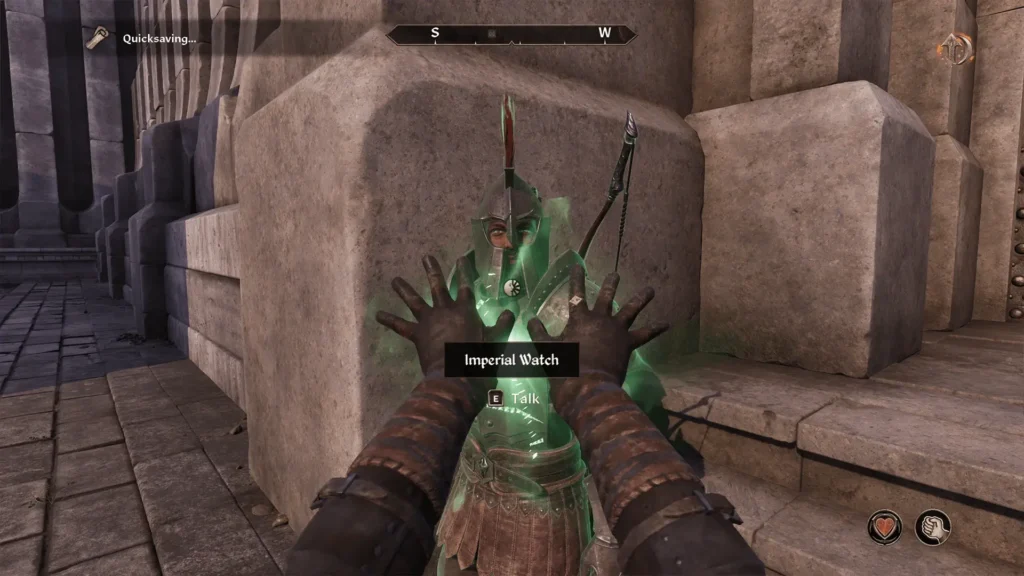Viewport: 1024px width, 576px height.
Task: Click the glowing arrow emblem icon
Action: pos(956,49)
